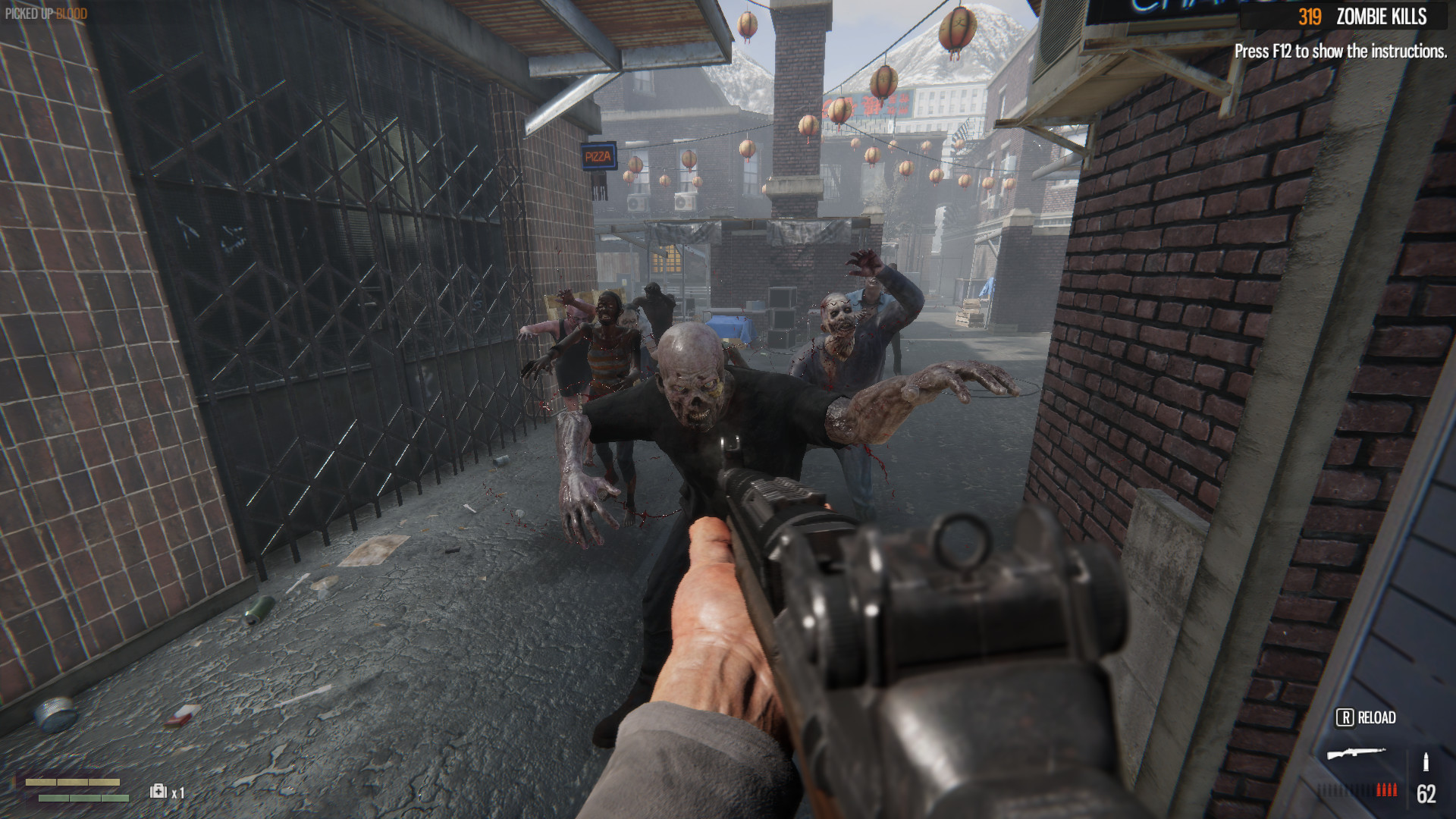This screenshot has width=1456, height=819.
Task: Click the RELOAD text label
Action: pos(1376,717)
